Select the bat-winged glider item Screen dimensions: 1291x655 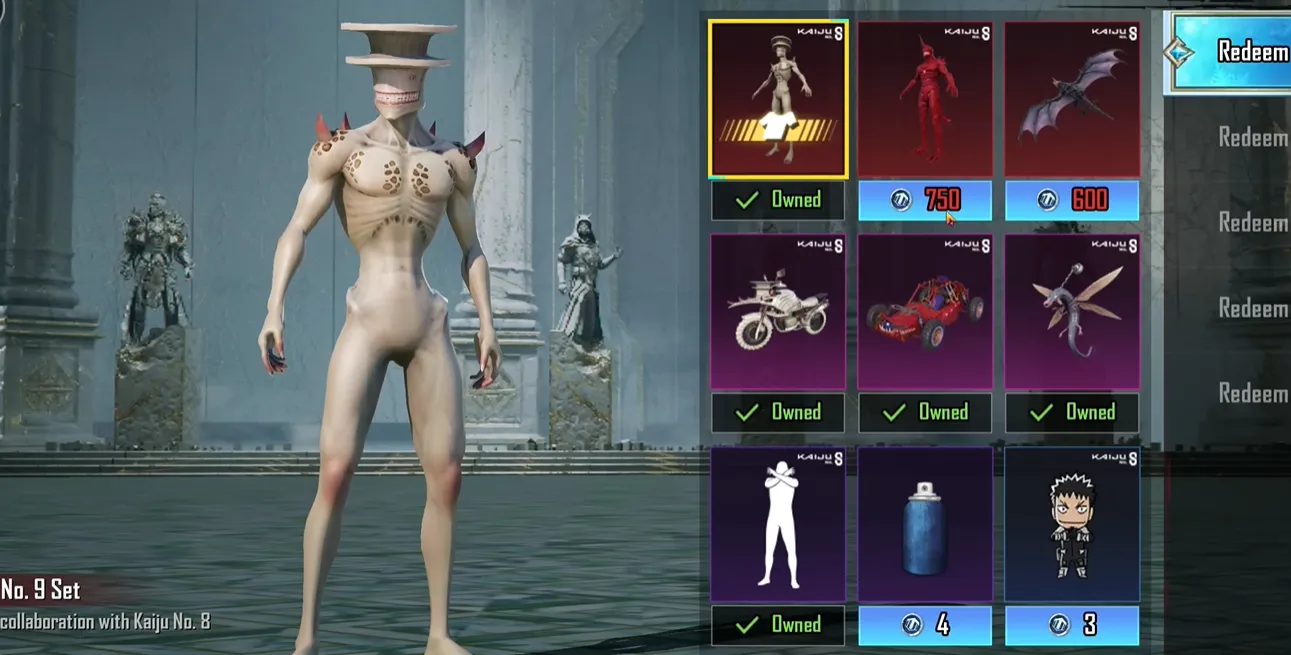(1072, 100)
